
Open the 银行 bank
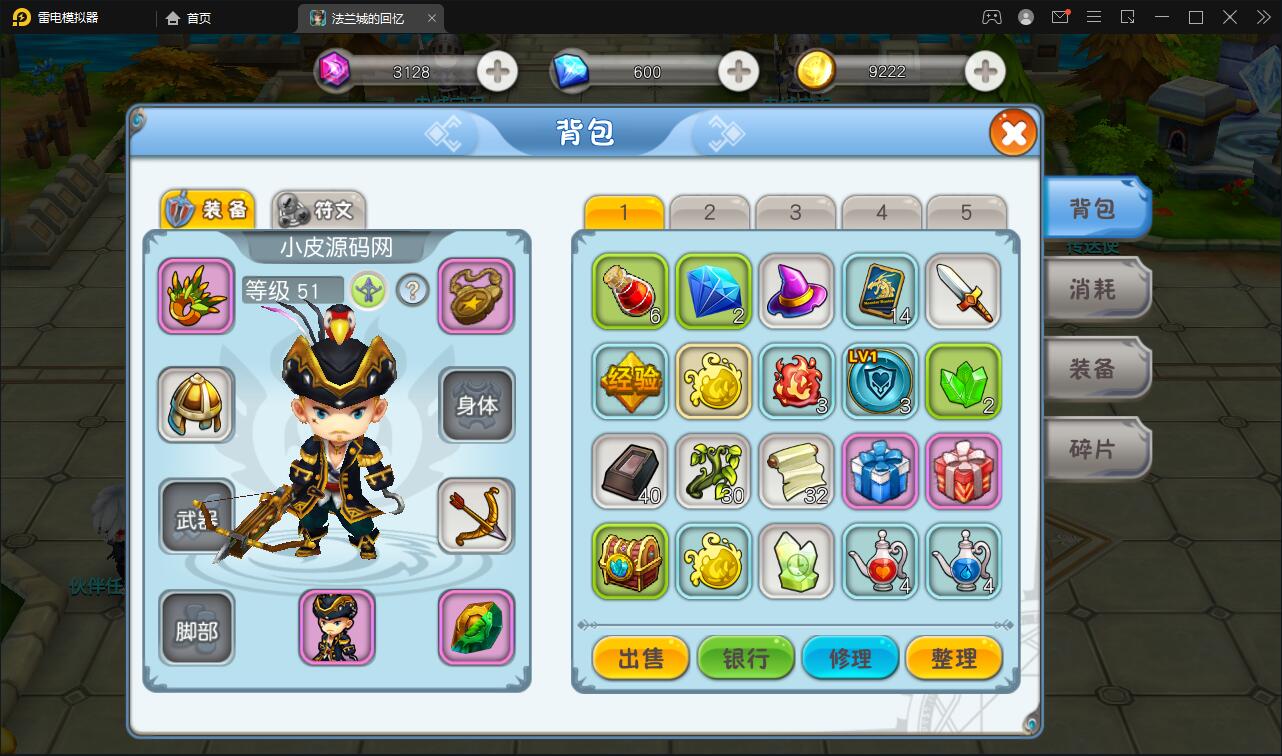(745, 658)
